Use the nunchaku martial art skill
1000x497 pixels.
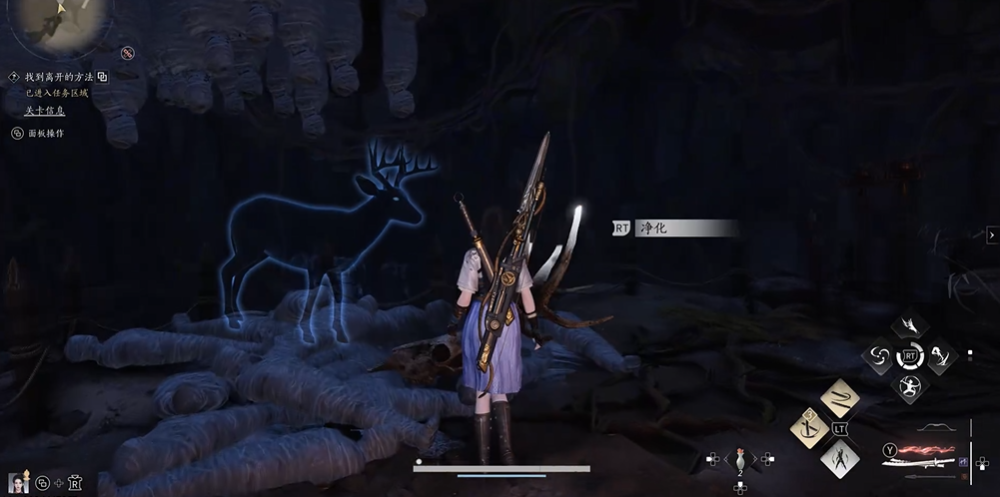840,398
